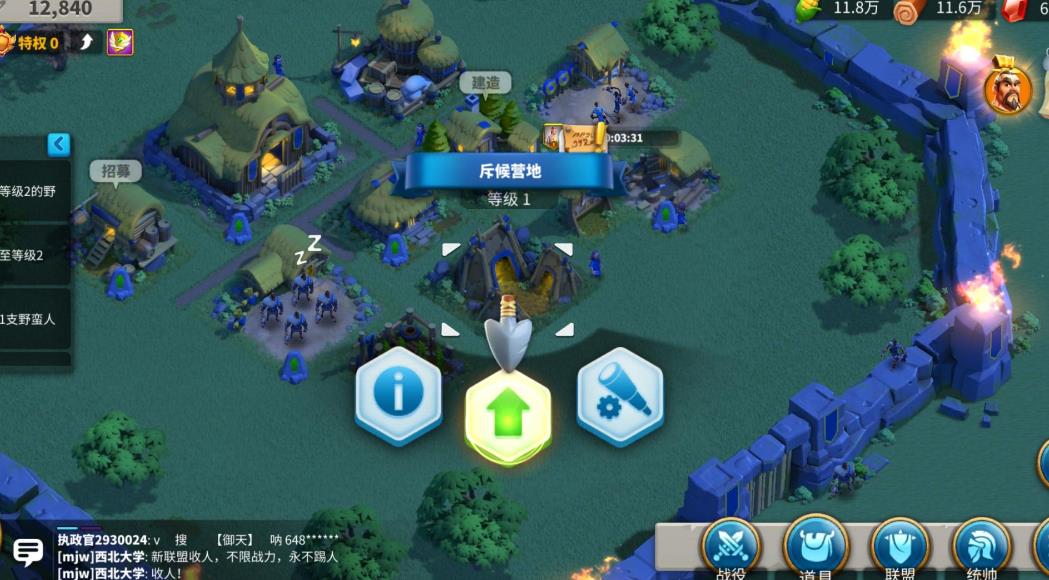The height and width of the screenshot is (580, 1049).
Task: Select the commander portrait avatar
Action: coord(1008,90)
